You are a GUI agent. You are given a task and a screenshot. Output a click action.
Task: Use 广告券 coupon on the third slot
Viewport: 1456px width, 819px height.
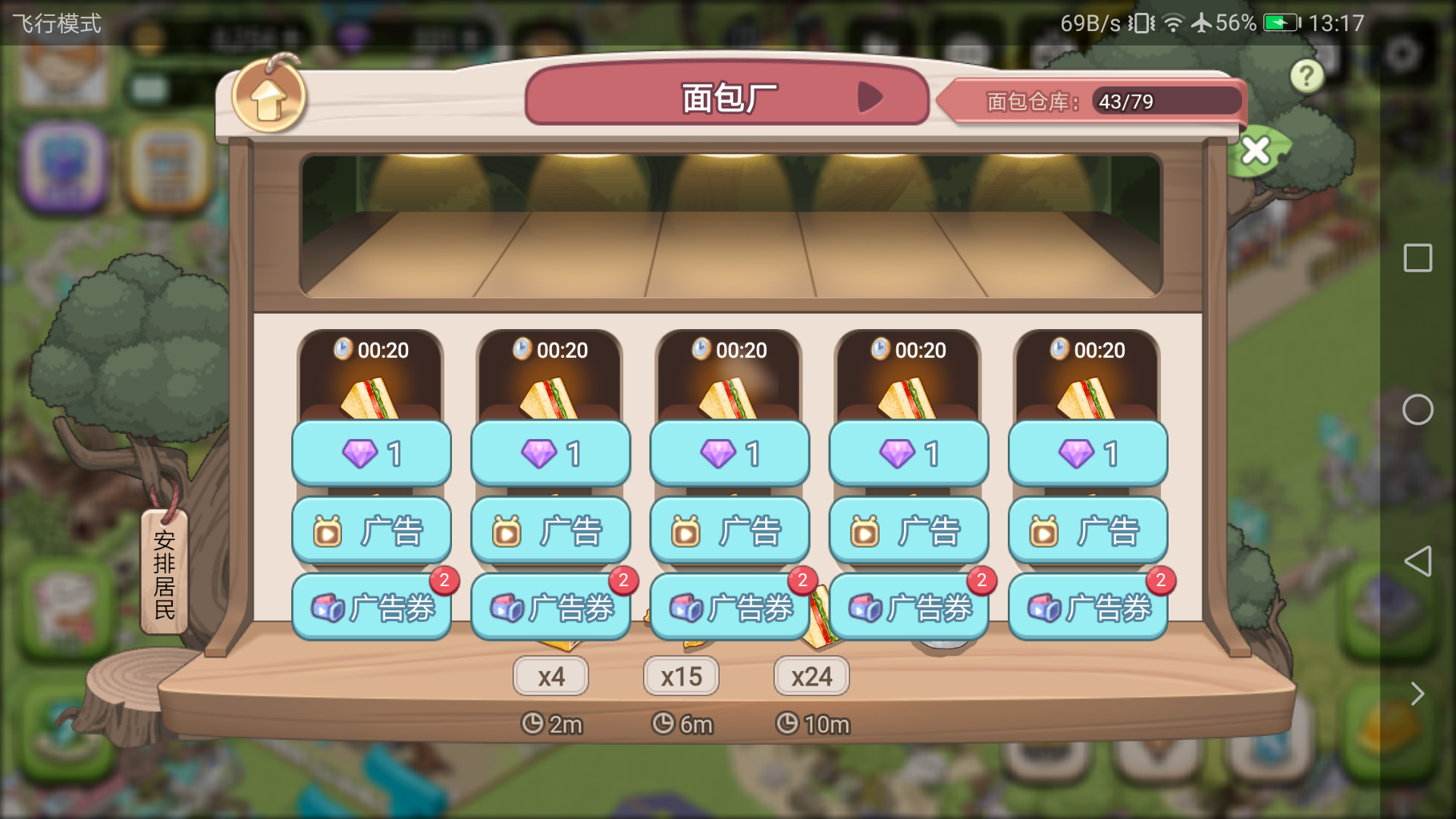pos(729,607)
